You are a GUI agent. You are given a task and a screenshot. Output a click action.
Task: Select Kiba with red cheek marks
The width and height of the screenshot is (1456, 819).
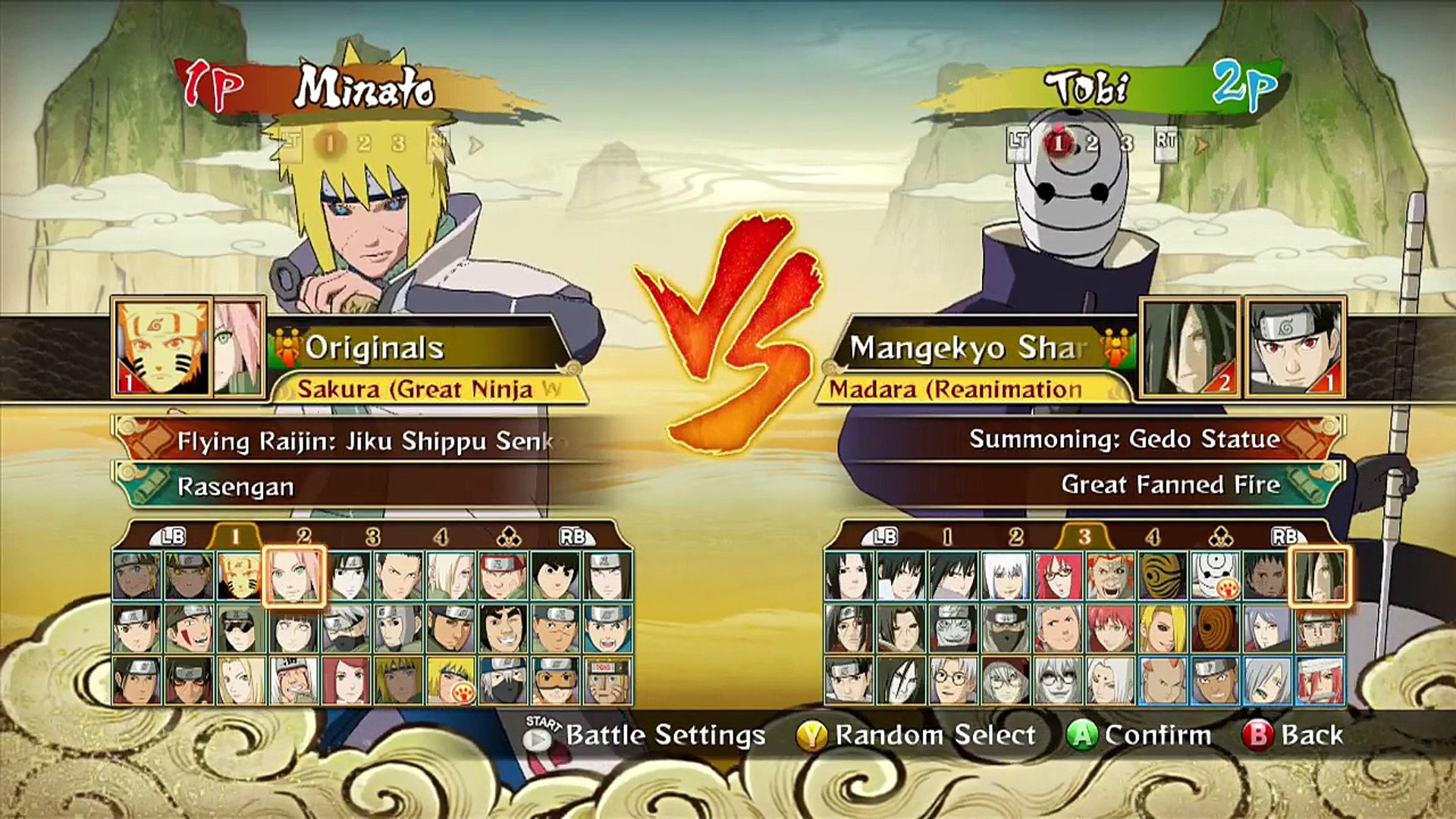point(189,629)
